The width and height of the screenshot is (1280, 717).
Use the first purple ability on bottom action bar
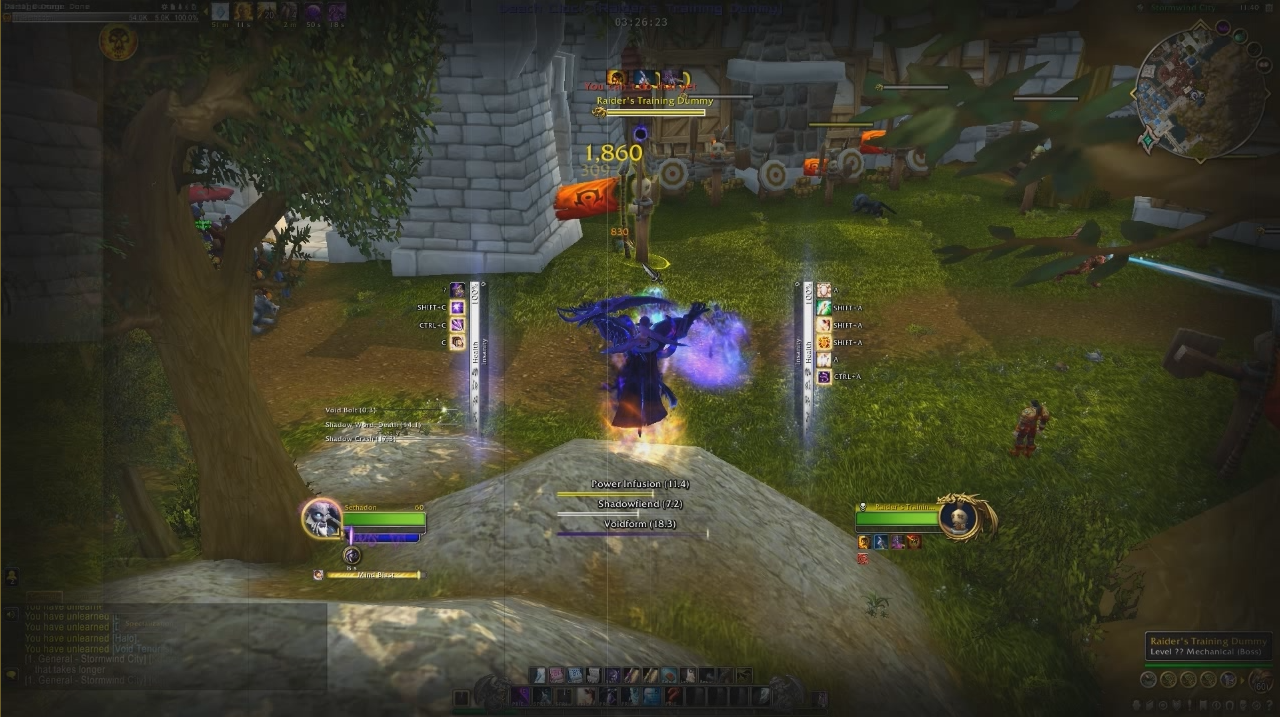coord(520,696)
